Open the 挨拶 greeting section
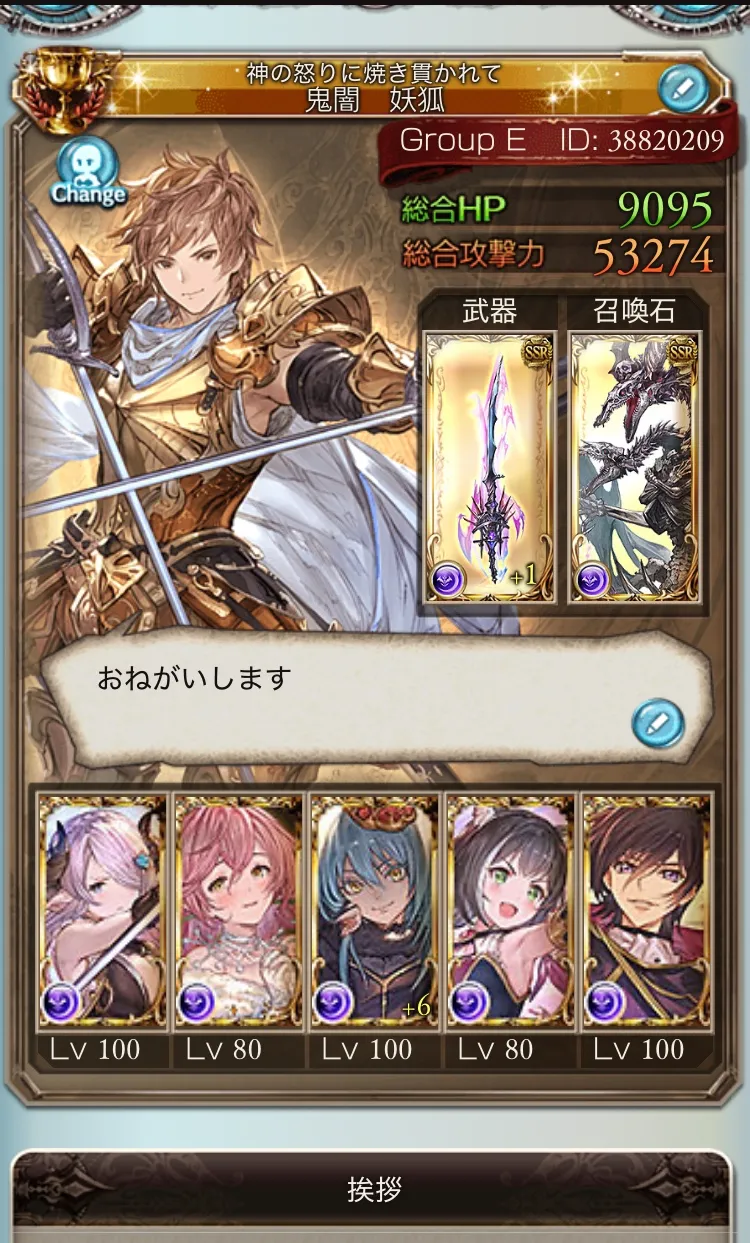This screenshot has width=750, height=1243. point(374,1191)
